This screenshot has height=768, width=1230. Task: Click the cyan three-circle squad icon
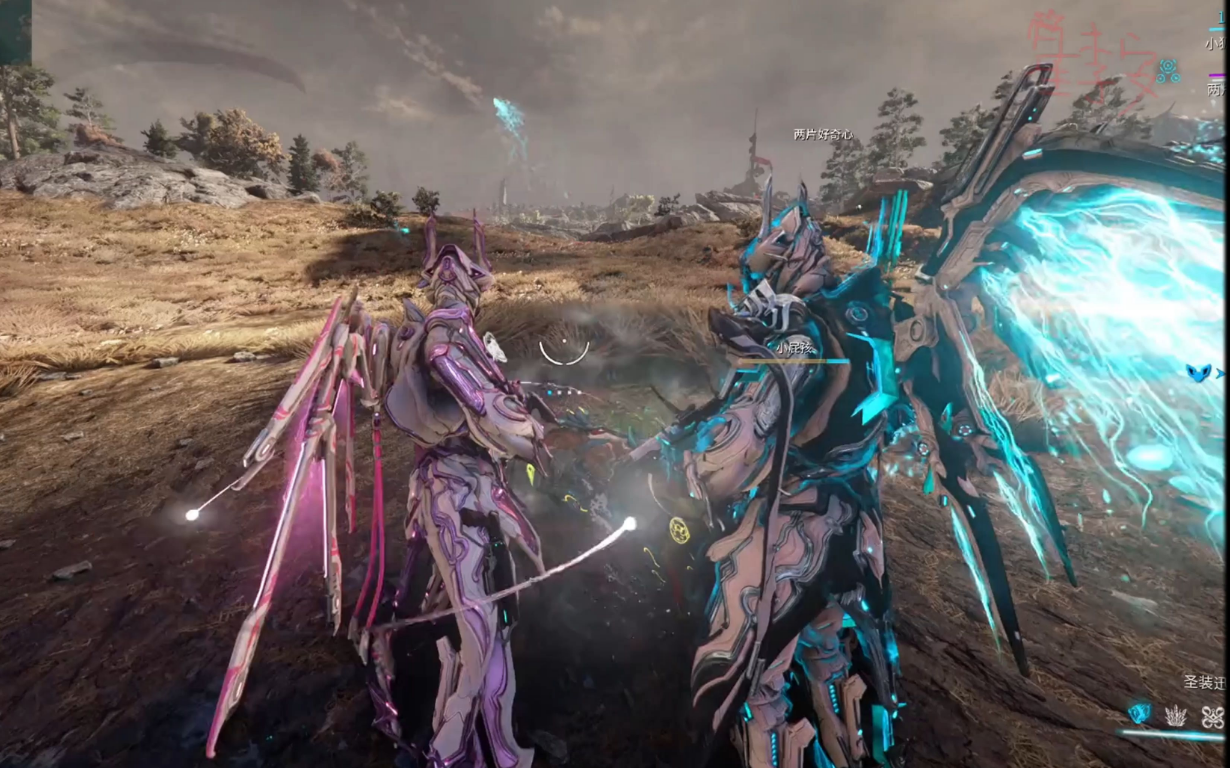1167,70
